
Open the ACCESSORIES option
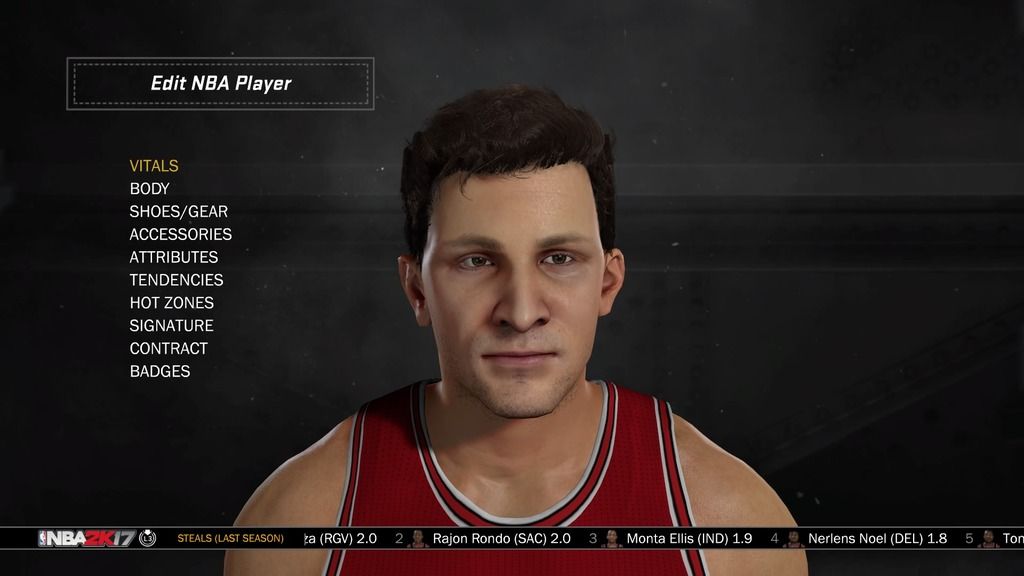[x=181, y=235]
